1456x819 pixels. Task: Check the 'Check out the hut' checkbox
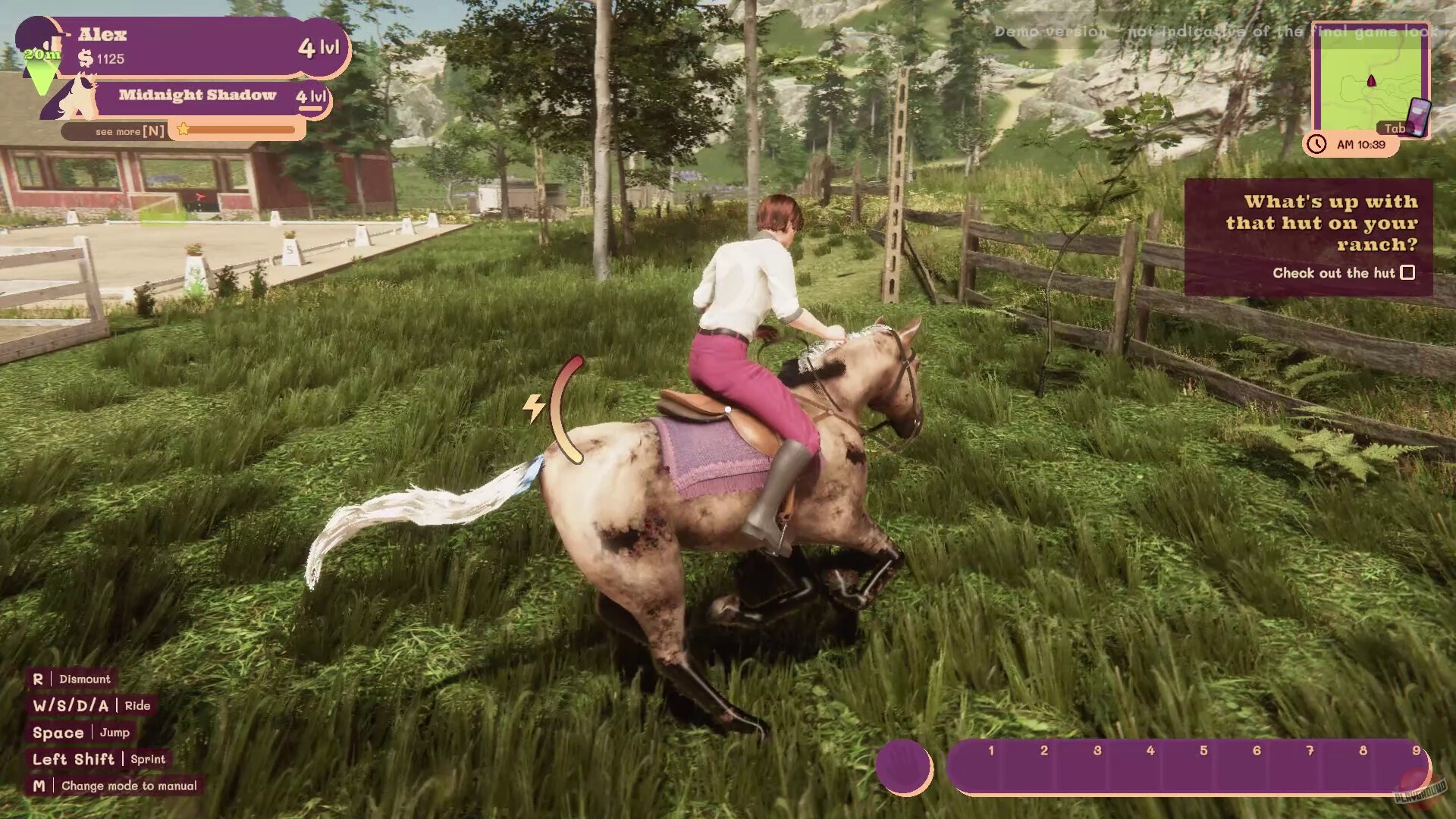click(1408, 272)
